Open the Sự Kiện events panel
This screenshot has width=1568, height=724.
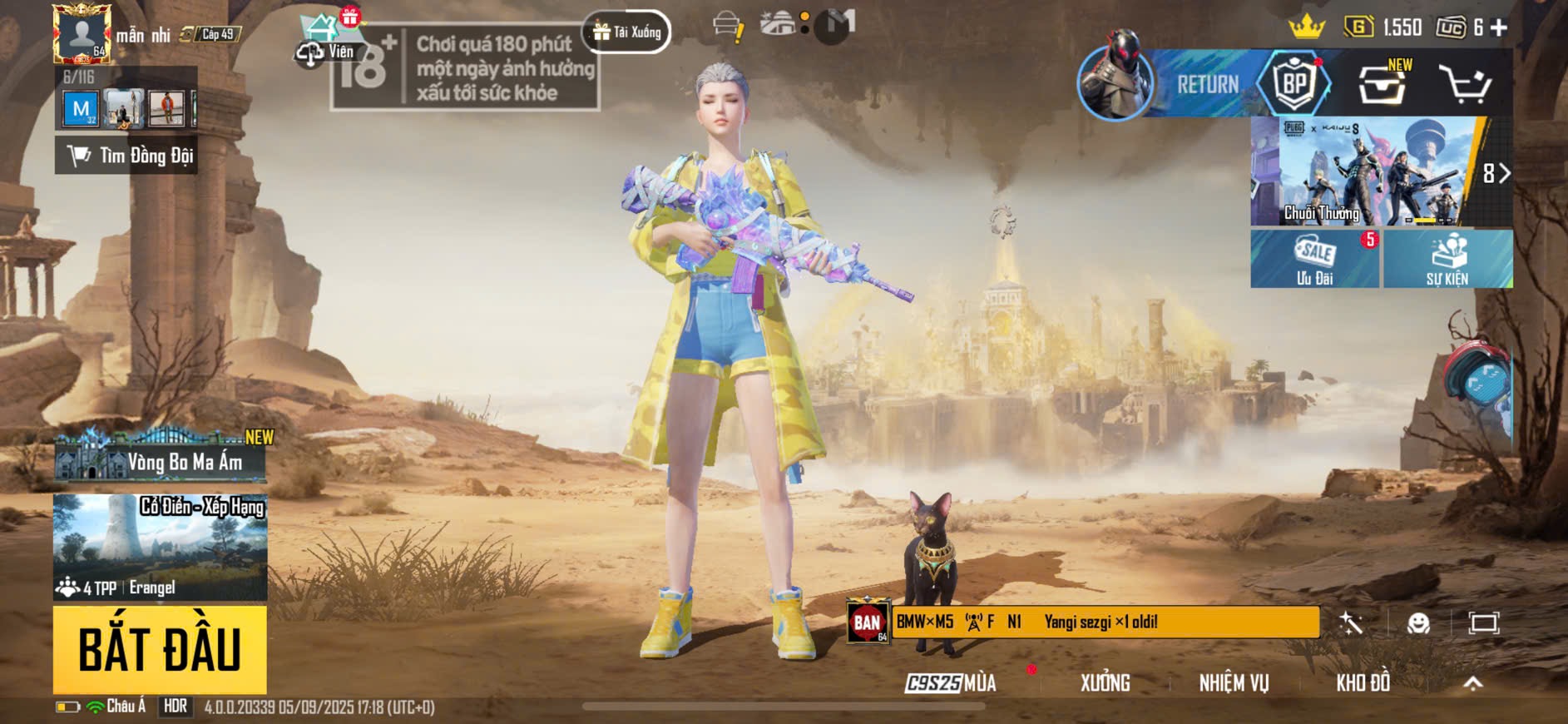pos(1447,260)
